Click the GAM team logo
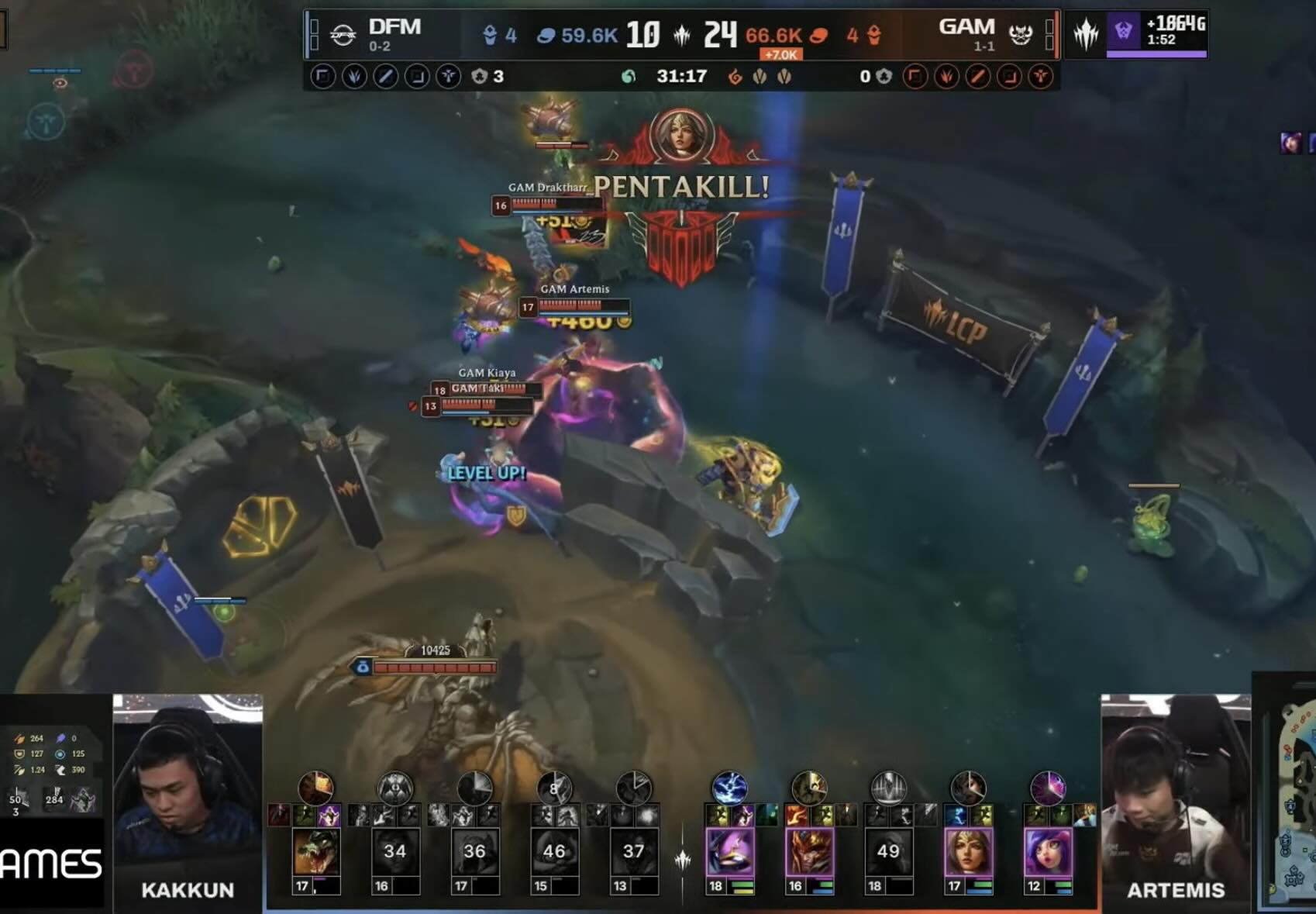The height and width of the screenshot is (914, 1316). coord(1021,34)
